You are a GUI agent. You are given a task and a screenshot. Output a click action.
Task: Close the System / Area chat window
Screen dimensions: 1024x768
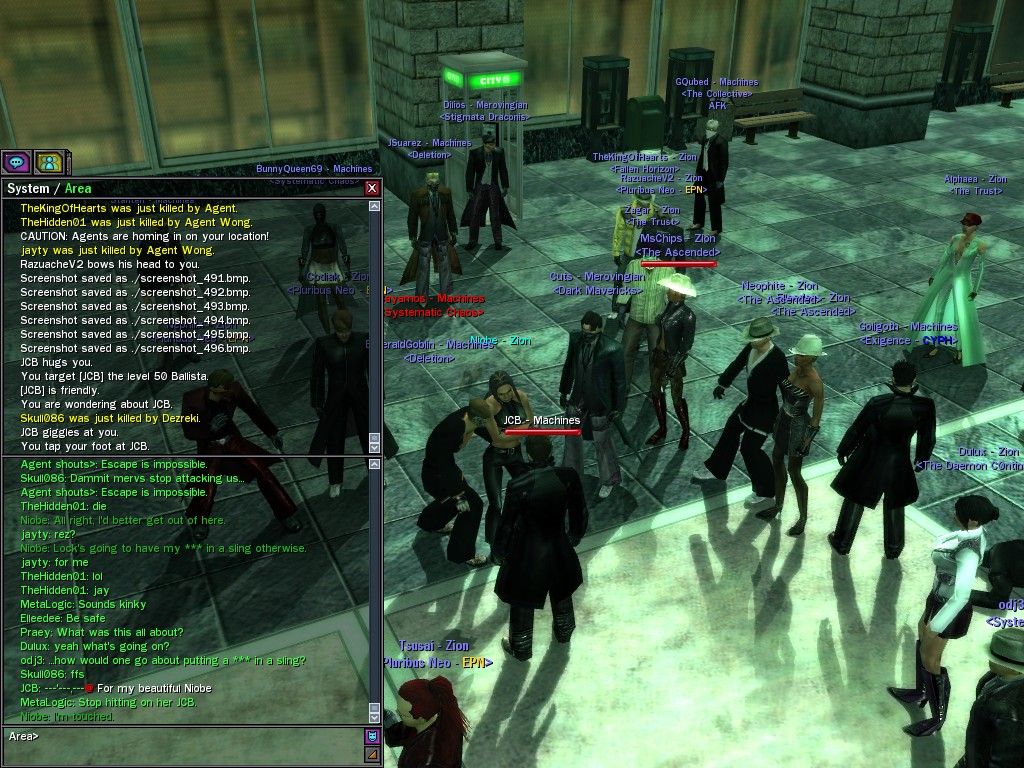click(x=372, y=188)
